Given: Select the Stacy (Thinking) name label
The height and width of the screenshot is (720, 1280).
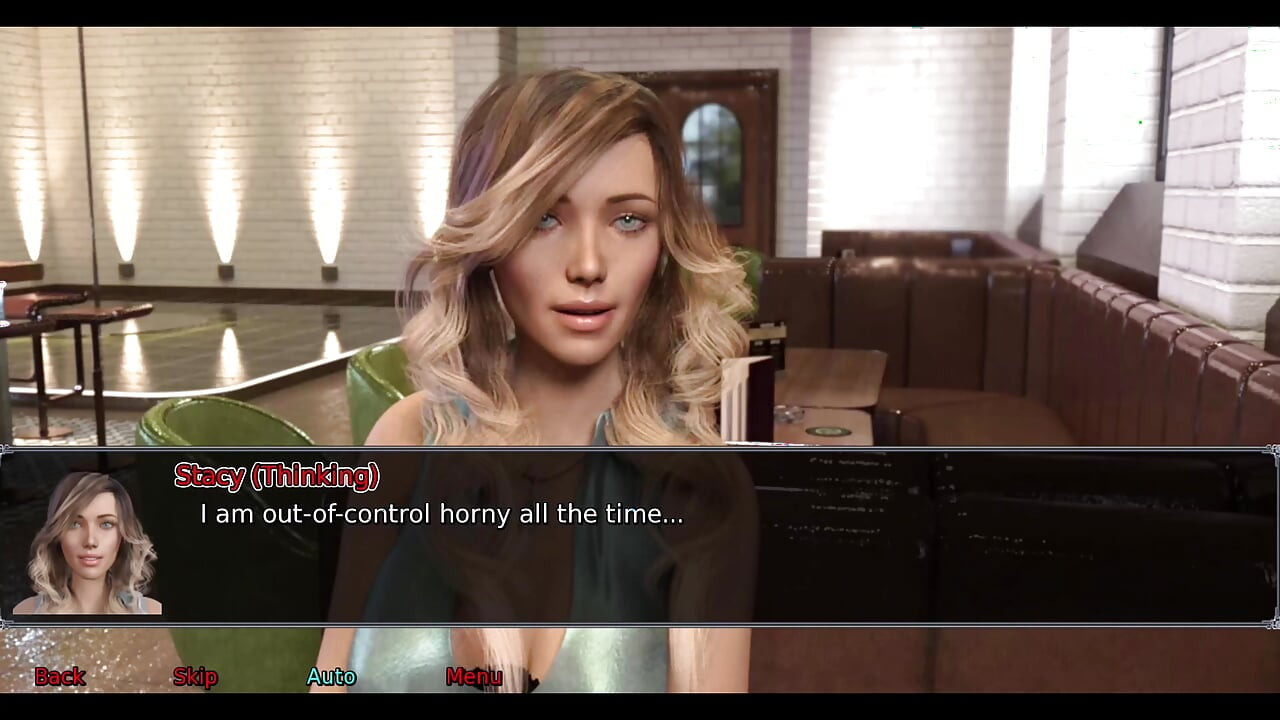Looking at the screenshot, I should point(276,476).
